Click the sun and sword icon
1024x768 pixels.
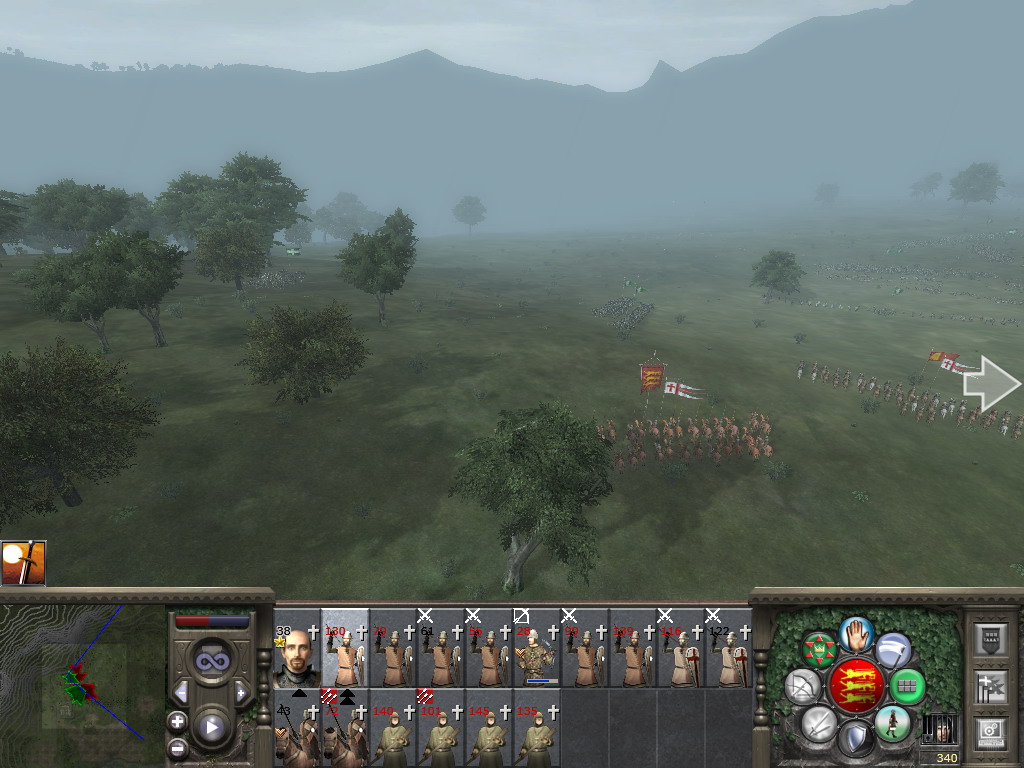[x=23, y=563]
